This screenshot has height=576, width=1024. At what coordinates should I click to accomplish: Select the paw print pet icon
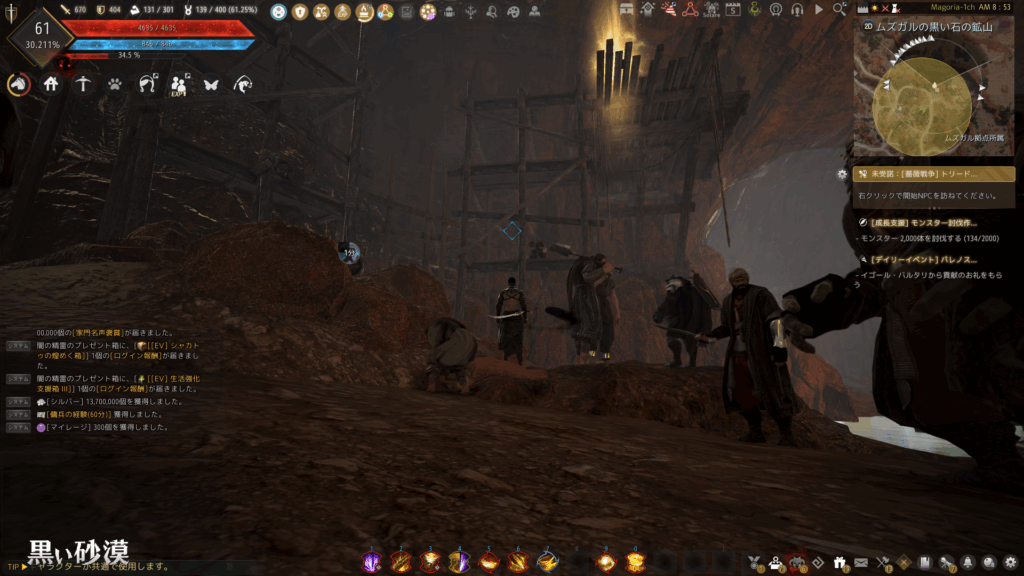click(x=115, y=85)
